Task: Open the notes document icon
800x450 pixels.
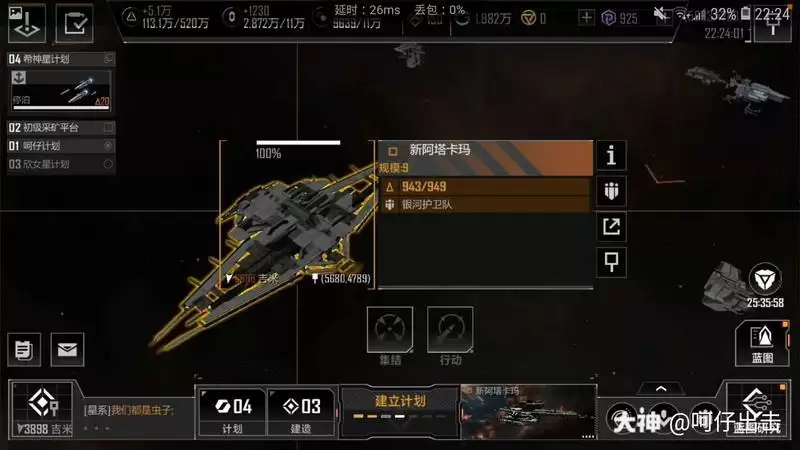Action: (x=22, y=349)
